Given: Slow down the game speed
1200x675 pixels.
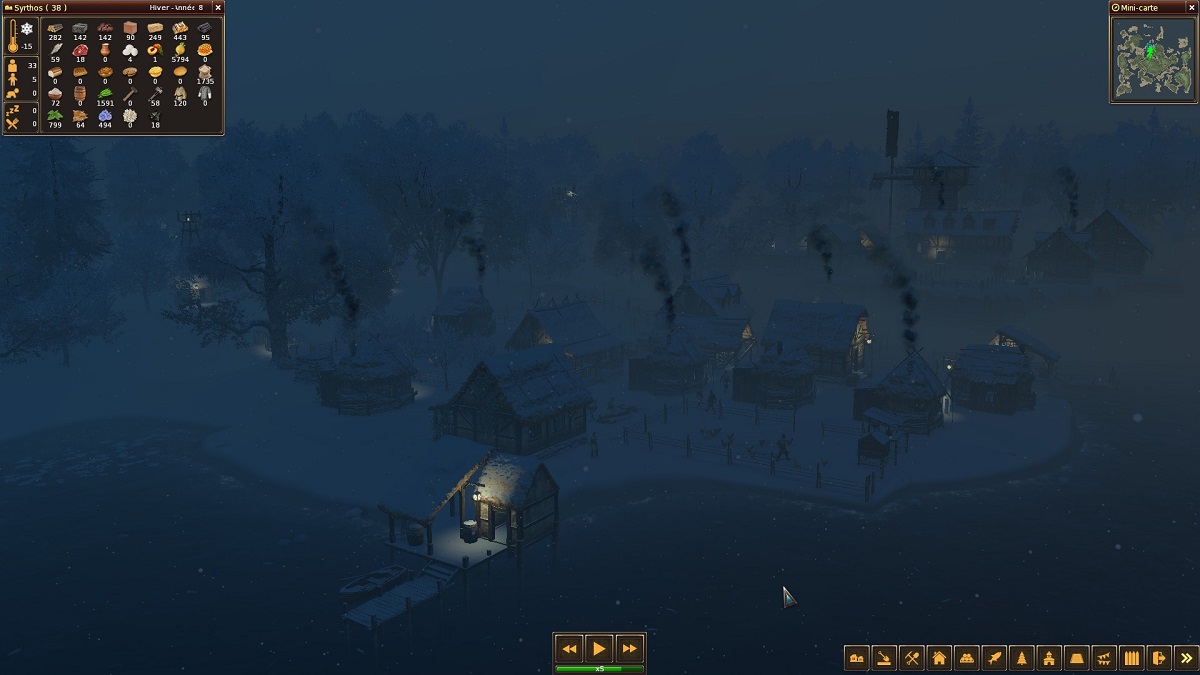Looking at the screenshot, I should coord(568,648).
